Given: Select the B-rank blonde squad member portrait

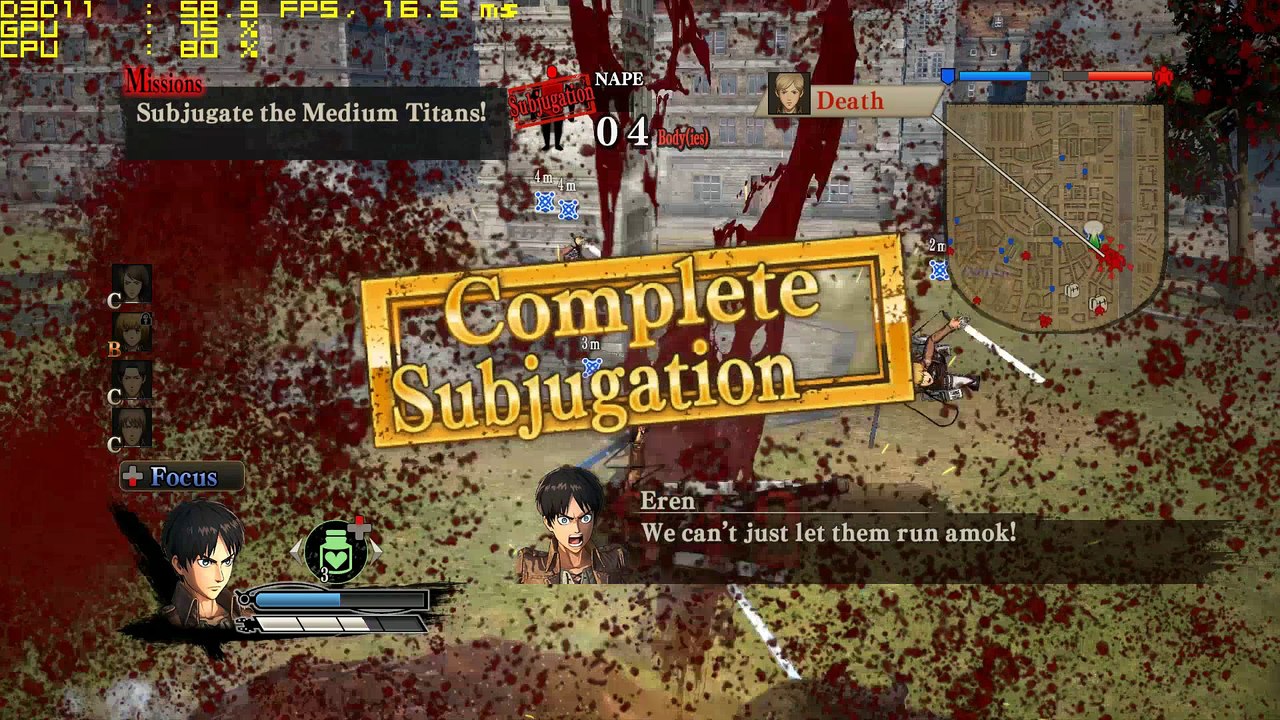Looking at the screenshot, I should pos(132,332).
